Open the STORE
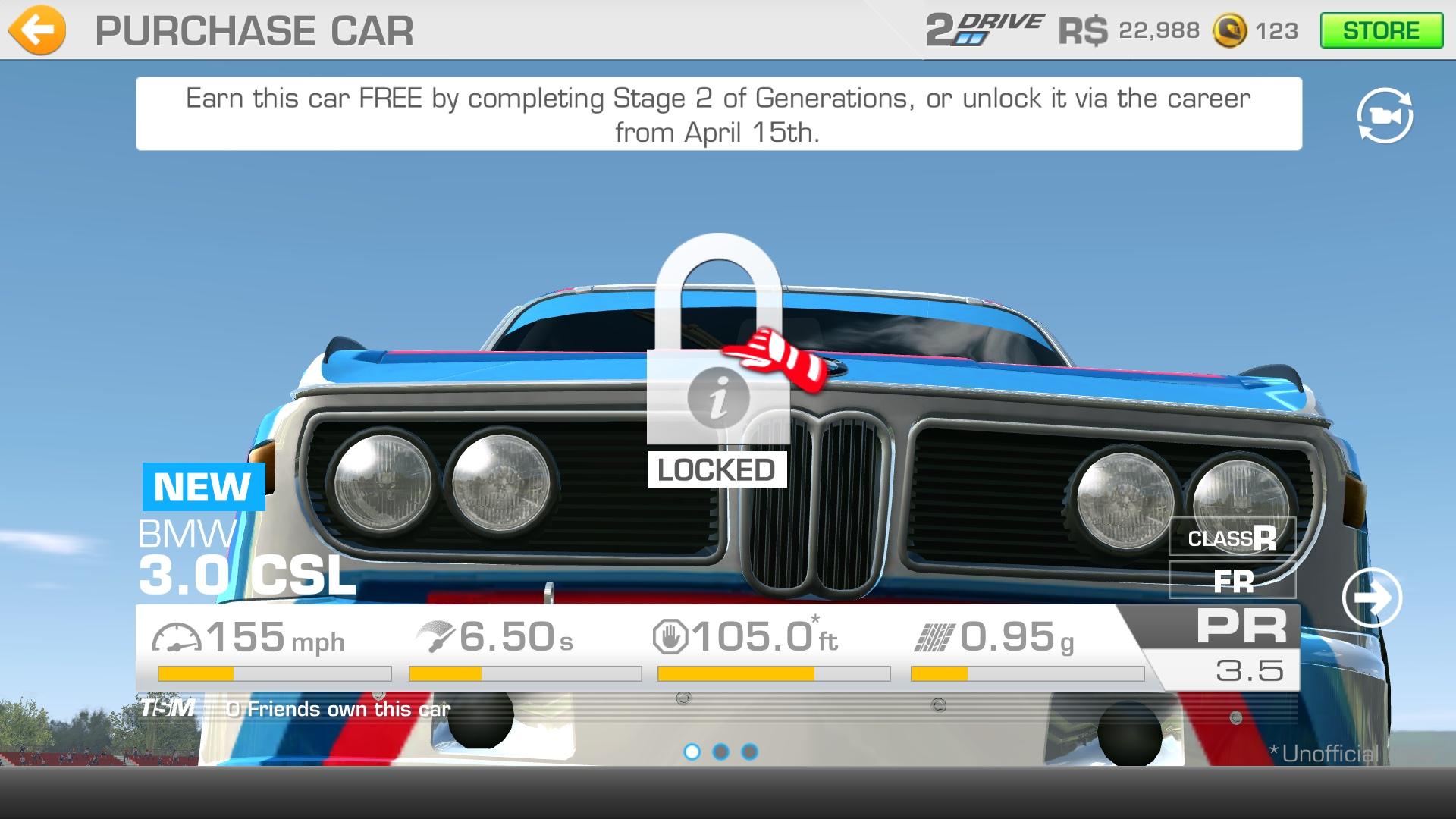 click(x=1382, y=30)
